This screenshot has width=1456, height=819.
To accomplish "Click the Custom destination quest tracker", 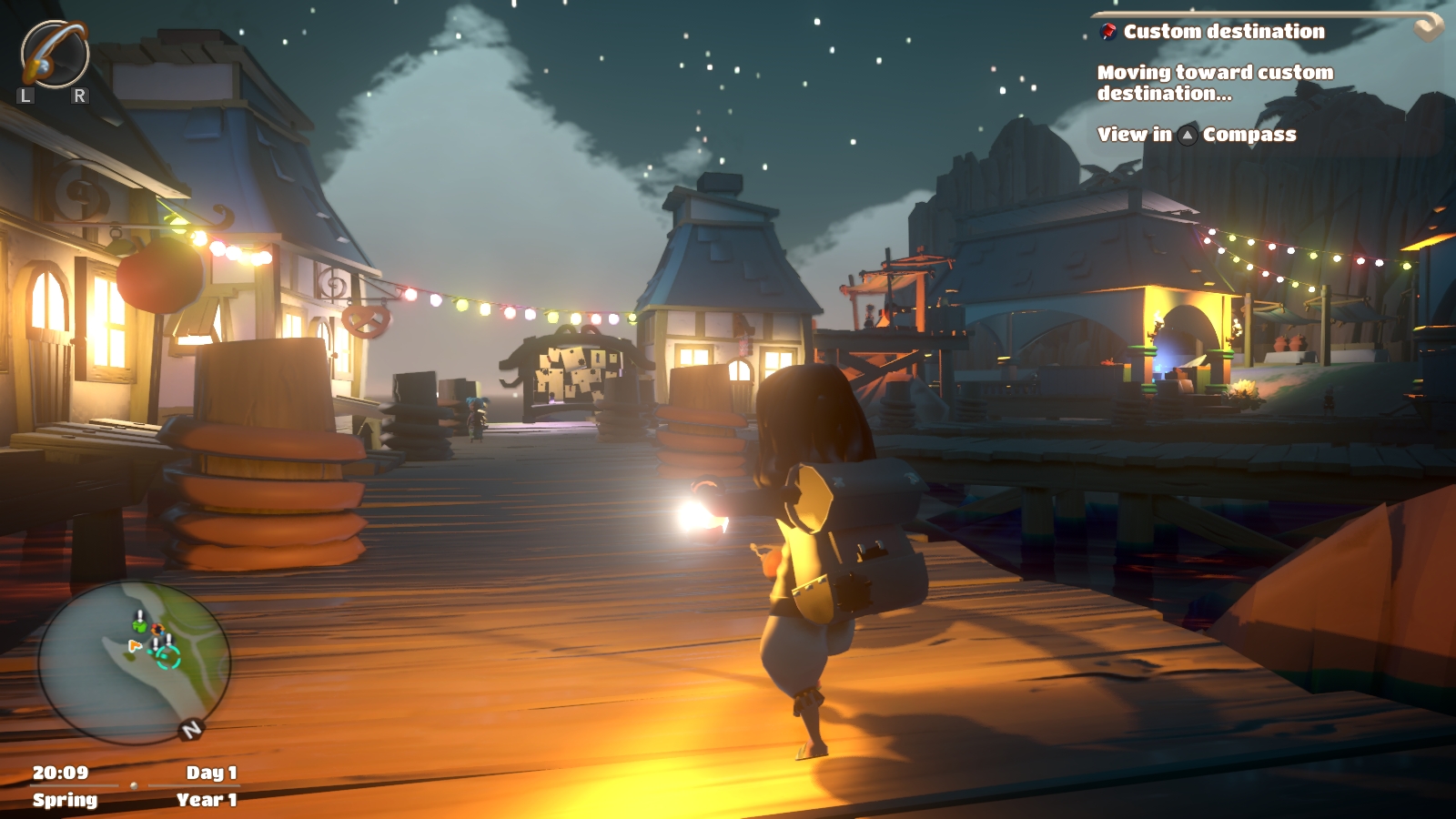I will (x=1223, y=32).
